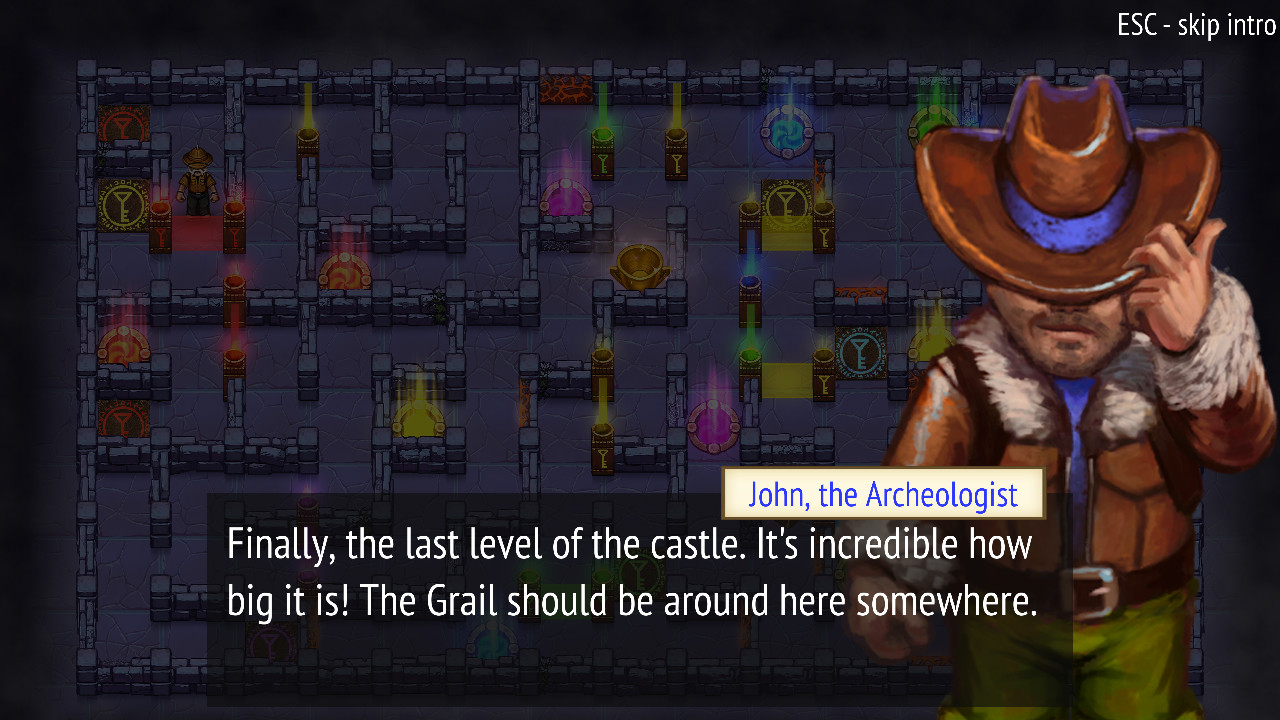
Task: Activate the yellow floor plate below the key plaque
Action: pos(787,240)
